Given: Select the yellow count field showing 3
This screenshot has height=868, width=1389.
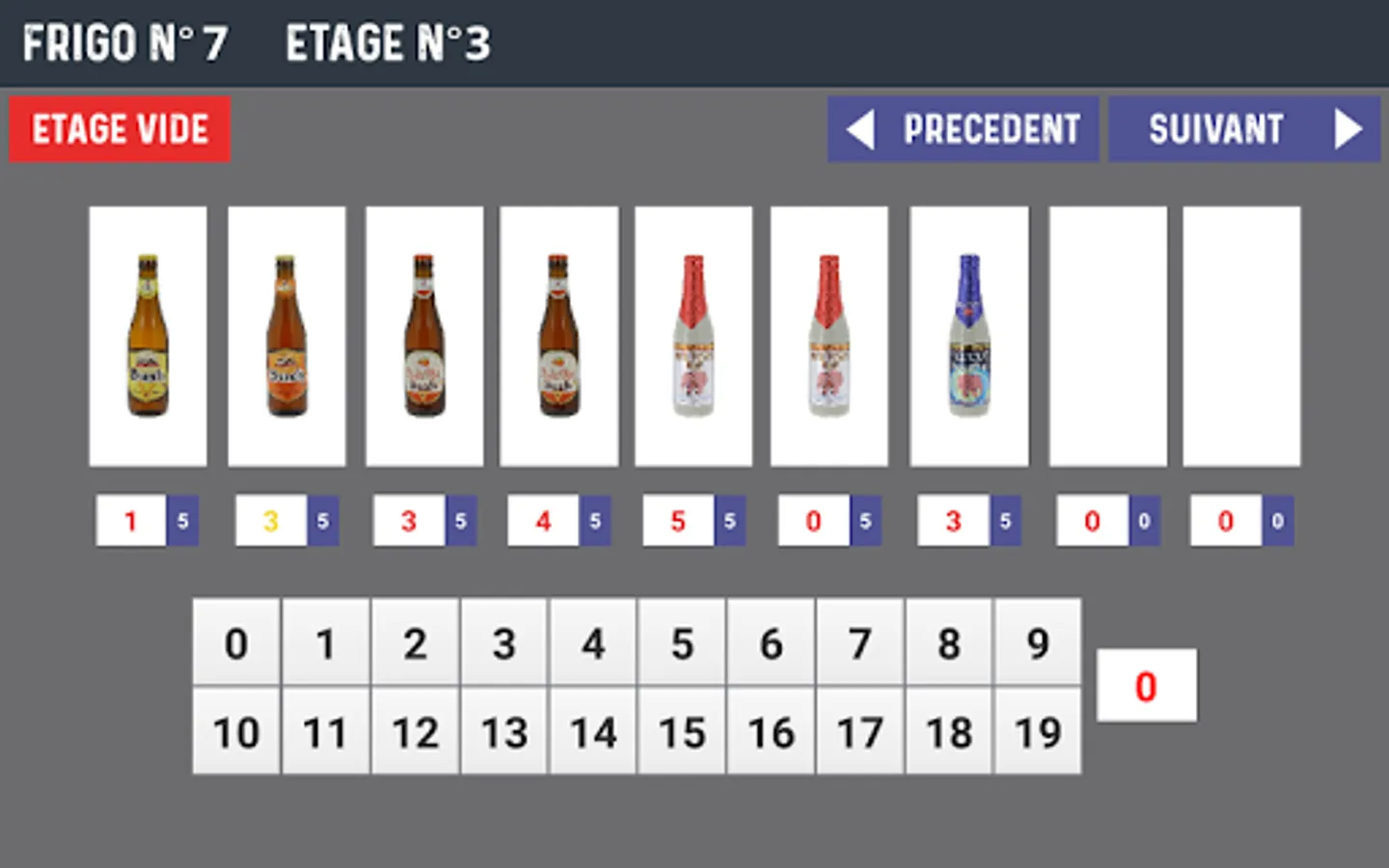Looking at the screenshot, I should tap(271, 521).
